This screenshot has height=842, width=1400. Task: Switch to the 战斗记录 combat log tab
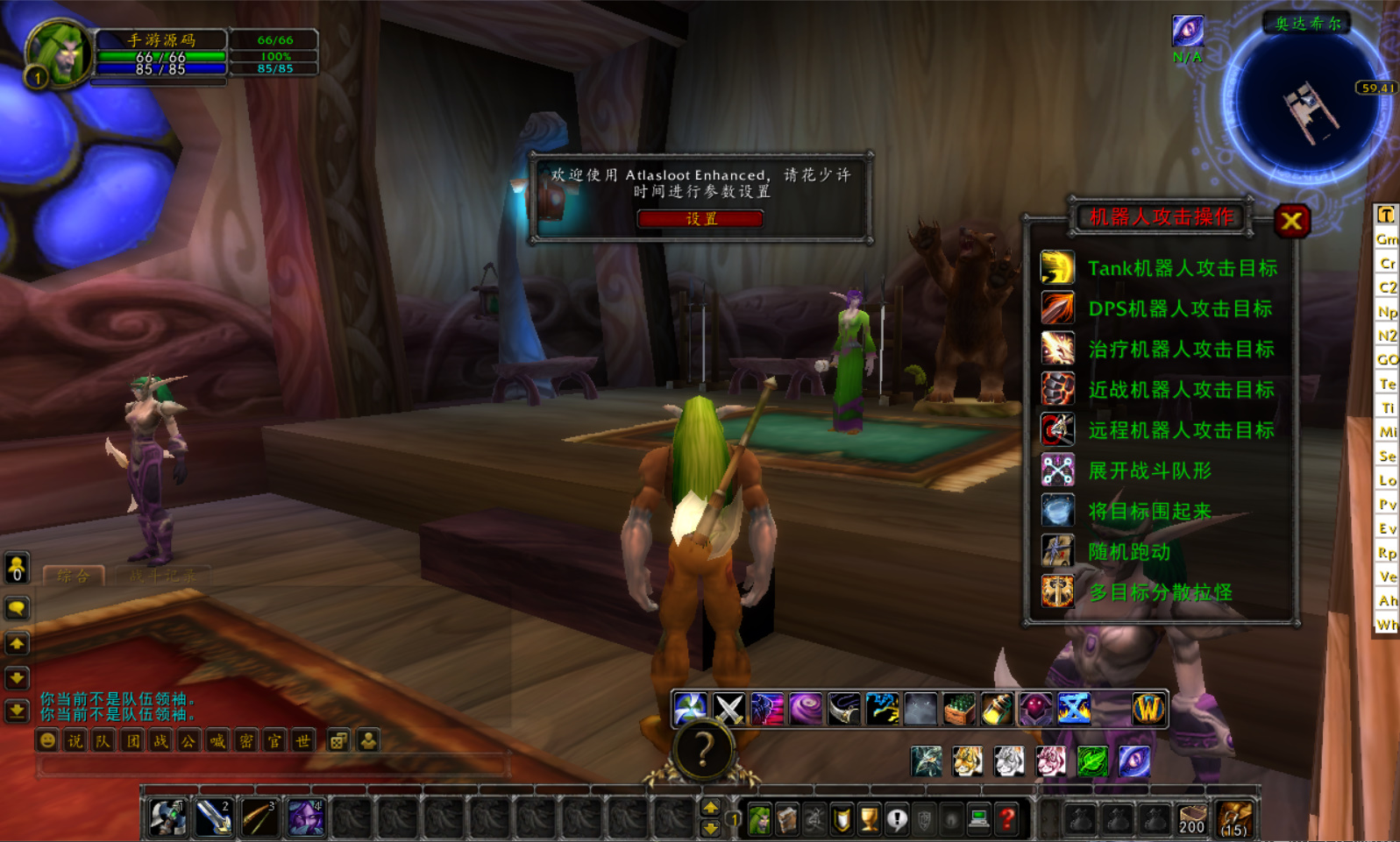pyautogui.click(x=163, y=576)
